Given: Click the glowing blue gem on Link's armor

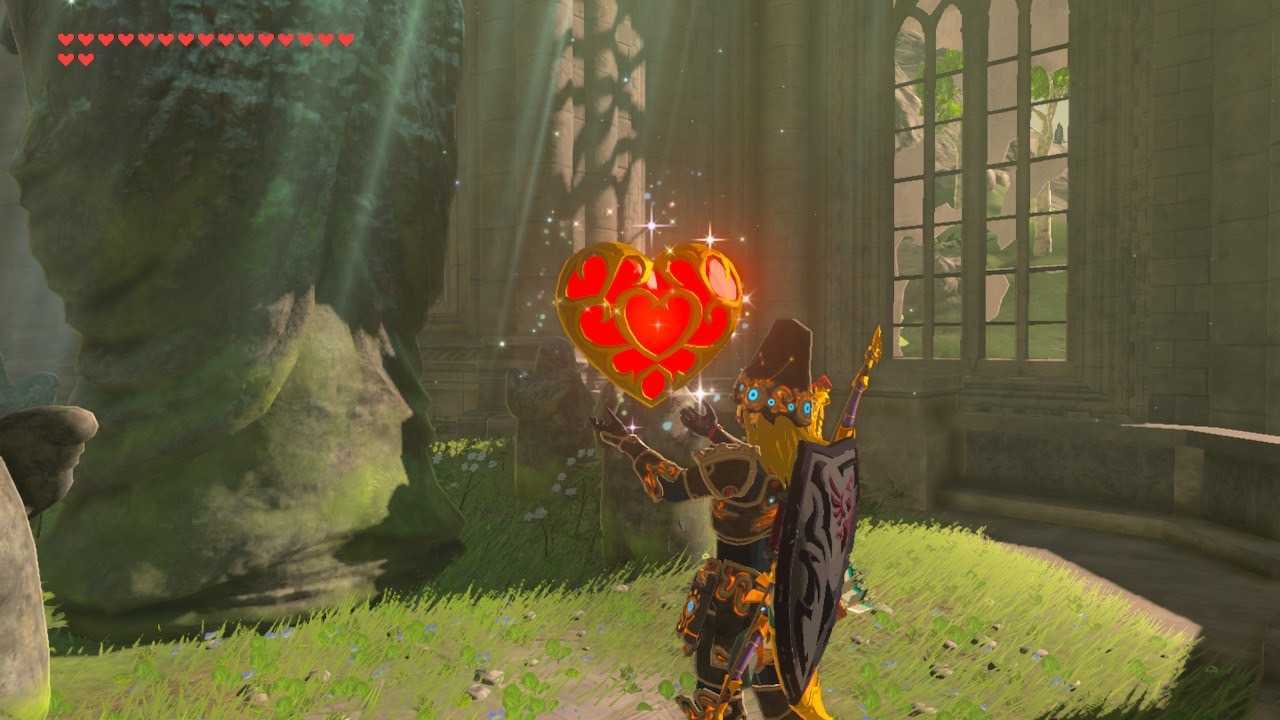Looking at the screenshot, I should coord(754,394).
